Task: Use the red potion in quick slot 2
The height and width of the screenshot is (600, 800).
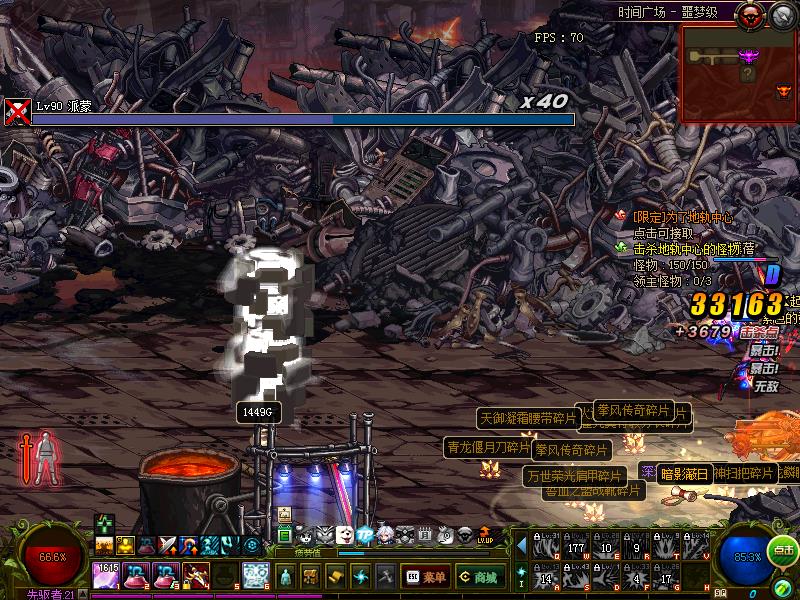Action: (136, 576)
